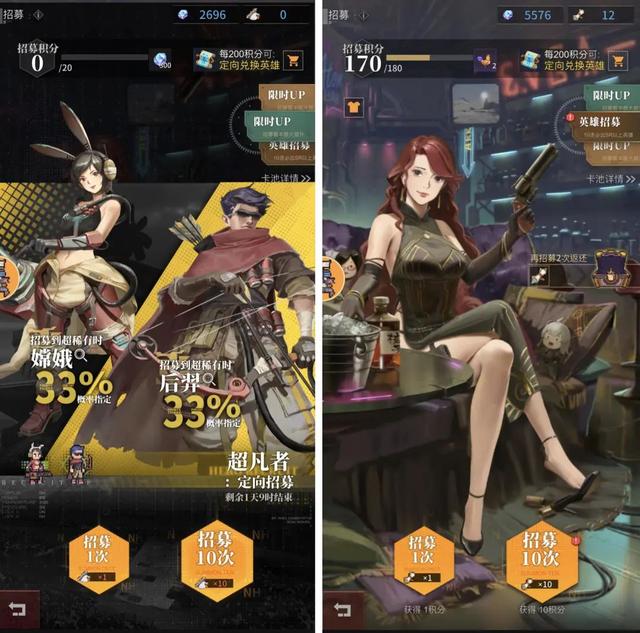The width and height of the screenshot is (640, 633).
Task: Open the scroll icon for 定向兑换英雄 beside 0/20 points
Action: tap(205, 60)
